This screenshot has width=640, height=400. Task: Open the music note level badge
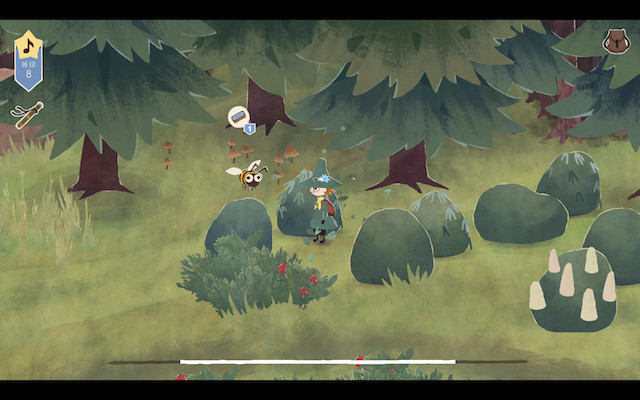[x=29, y=58]
